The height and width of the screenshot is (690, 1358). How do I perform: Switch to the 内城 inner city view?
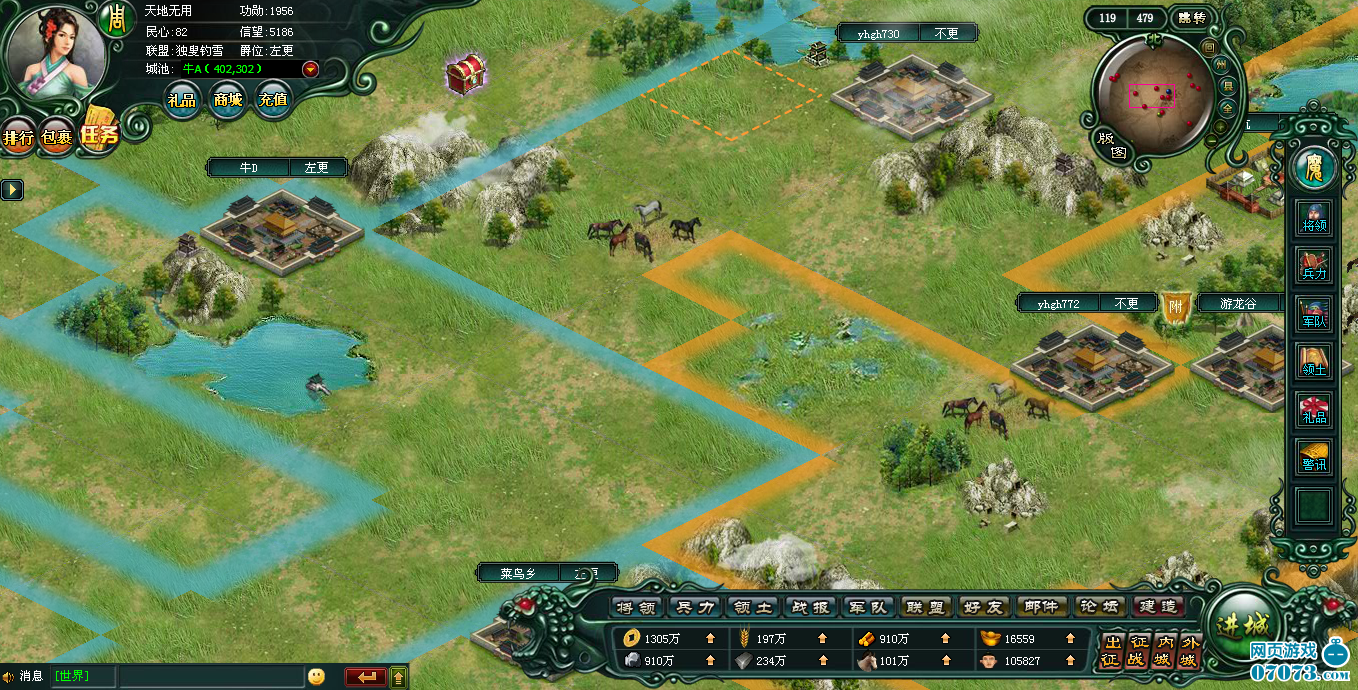point(1163,652)
